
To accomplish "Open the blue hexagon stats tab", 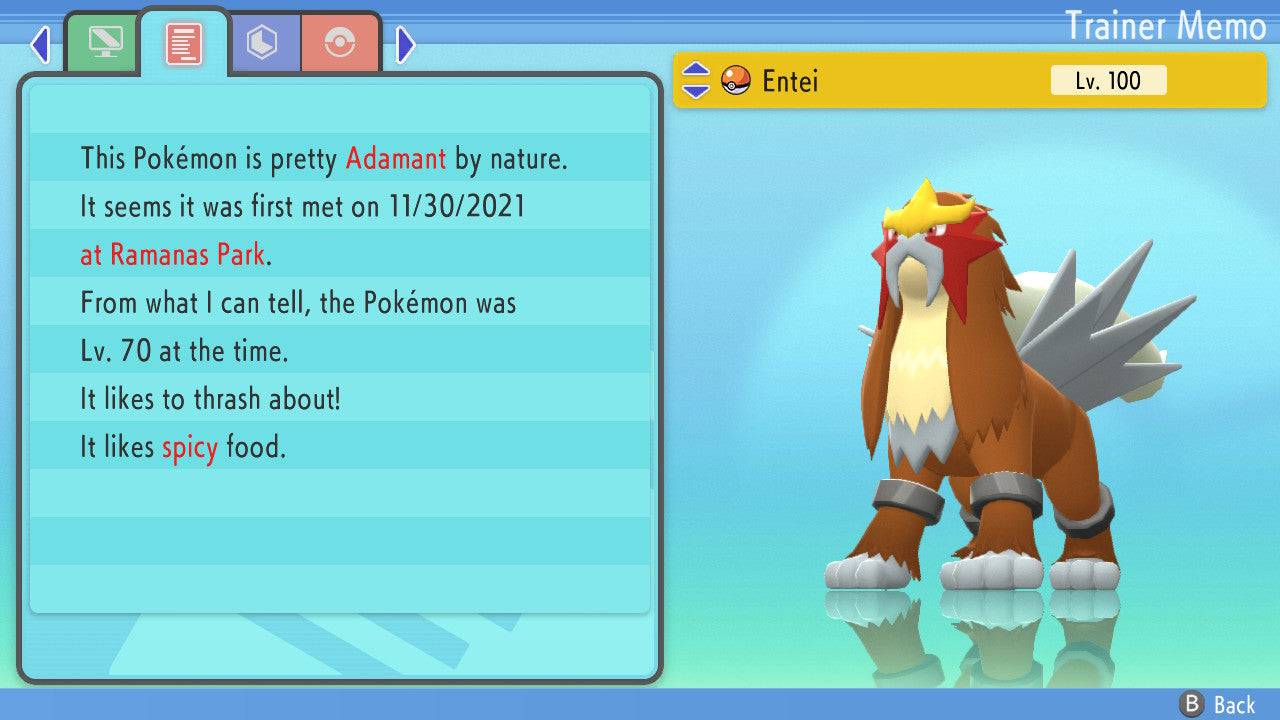I will click(262, 43).
